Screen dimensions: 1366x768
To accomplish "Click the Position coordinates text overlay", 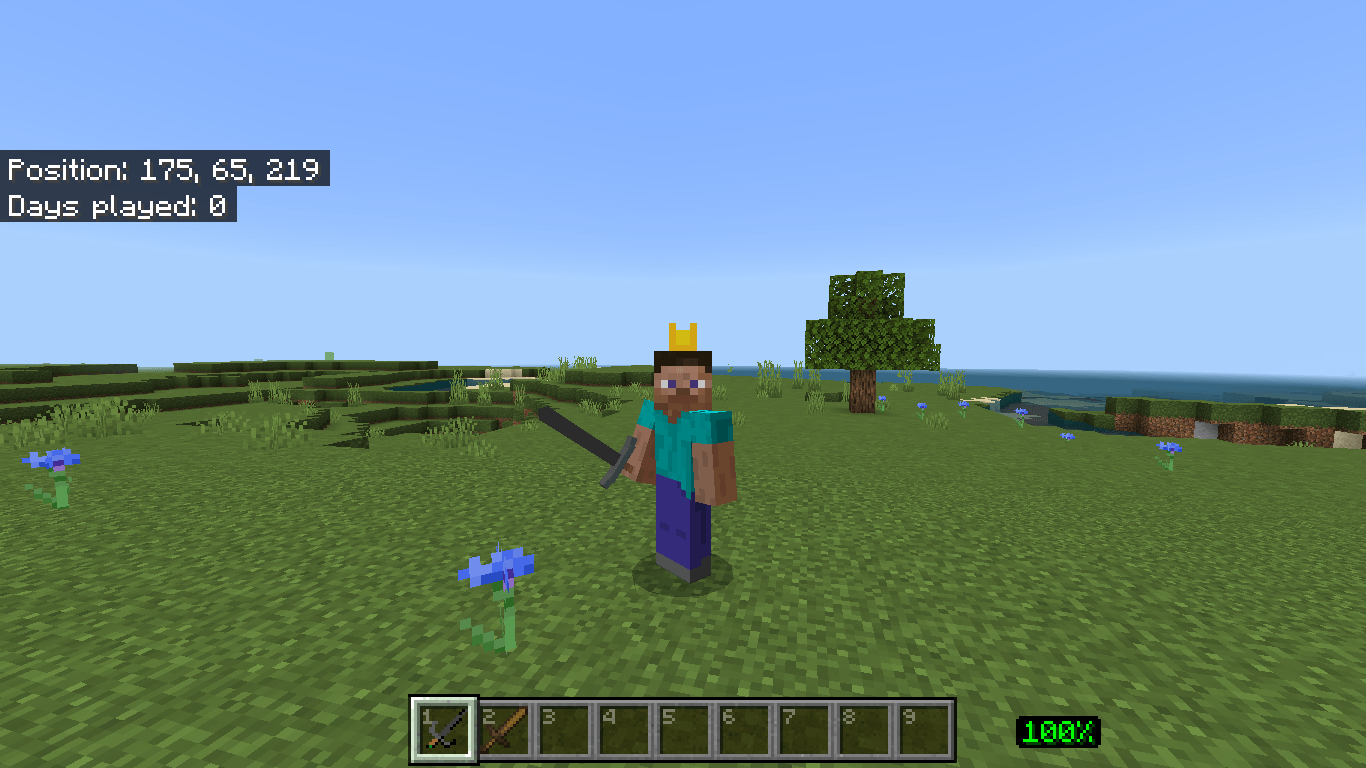I will tap(163, 170).
